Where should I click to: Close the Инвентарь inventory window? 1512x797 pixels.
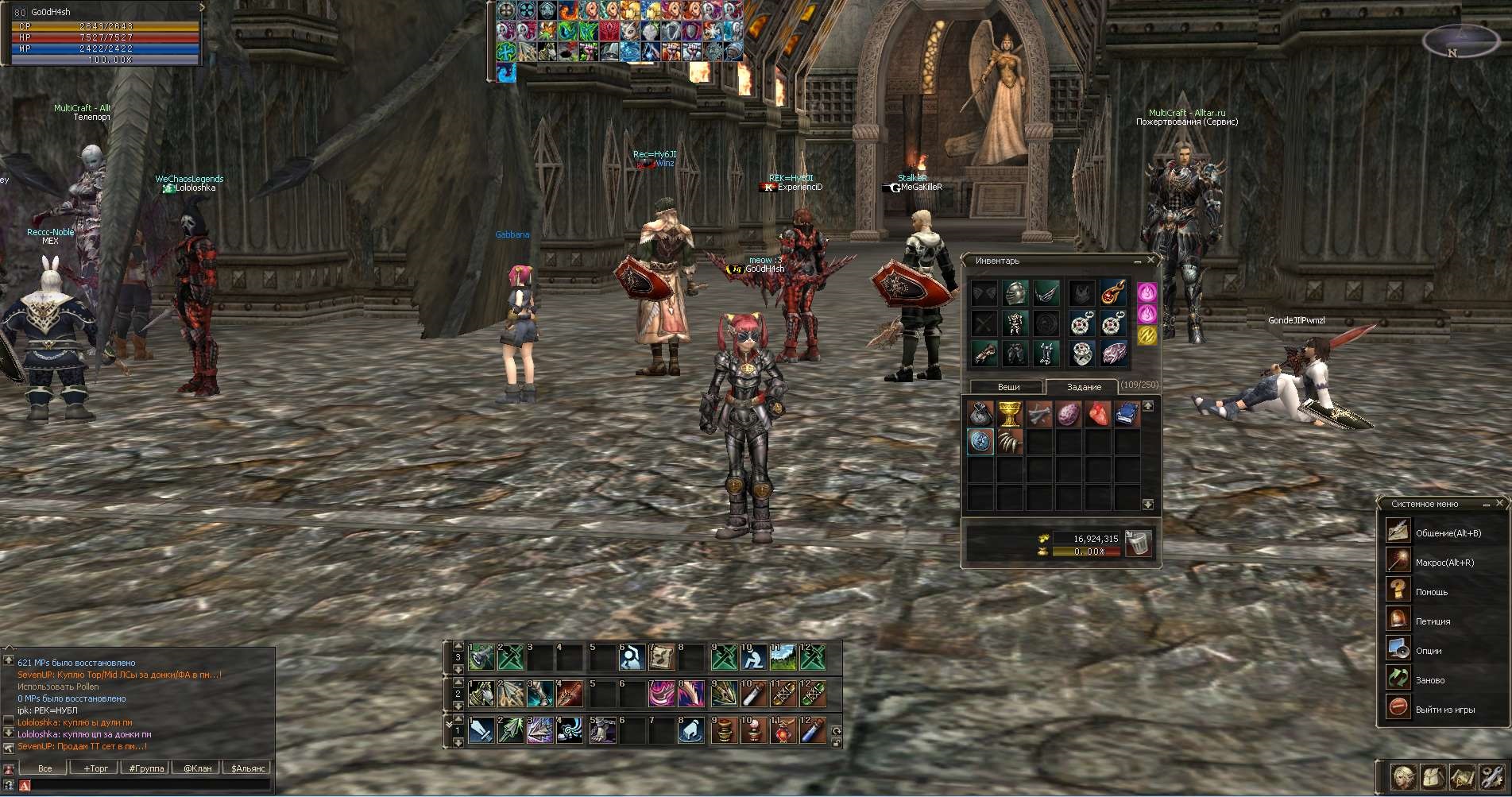1150,260
